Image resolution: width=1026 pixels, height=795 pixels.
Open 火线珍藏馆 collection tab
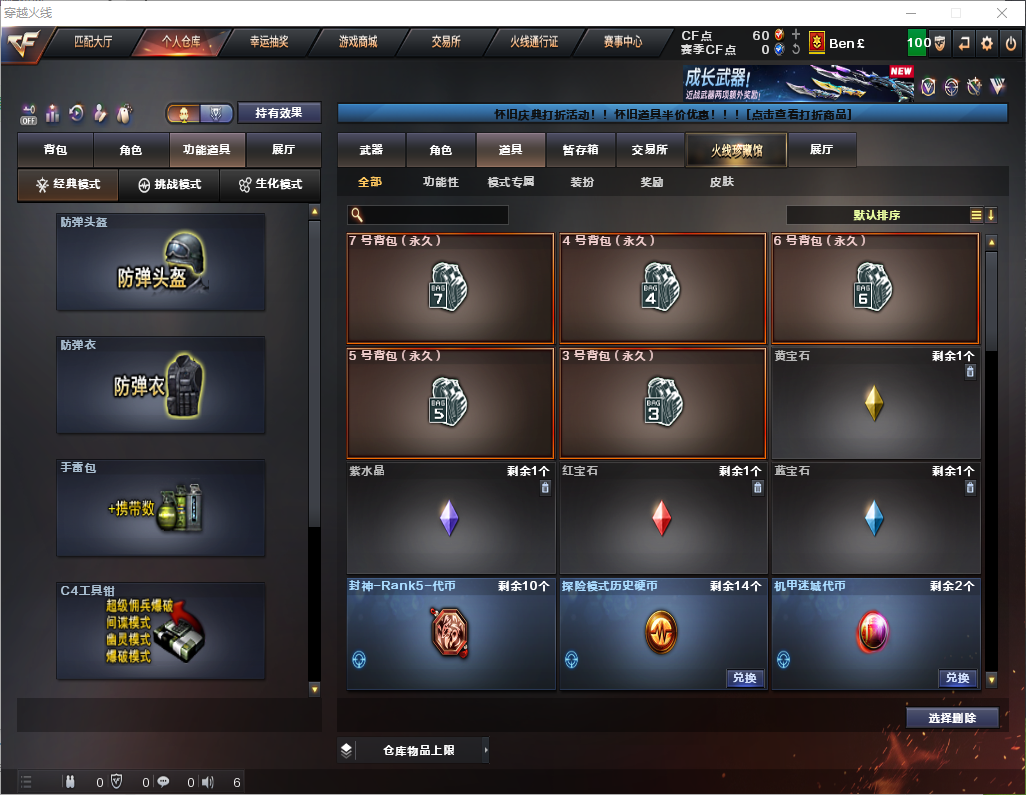tap(736, 150)
